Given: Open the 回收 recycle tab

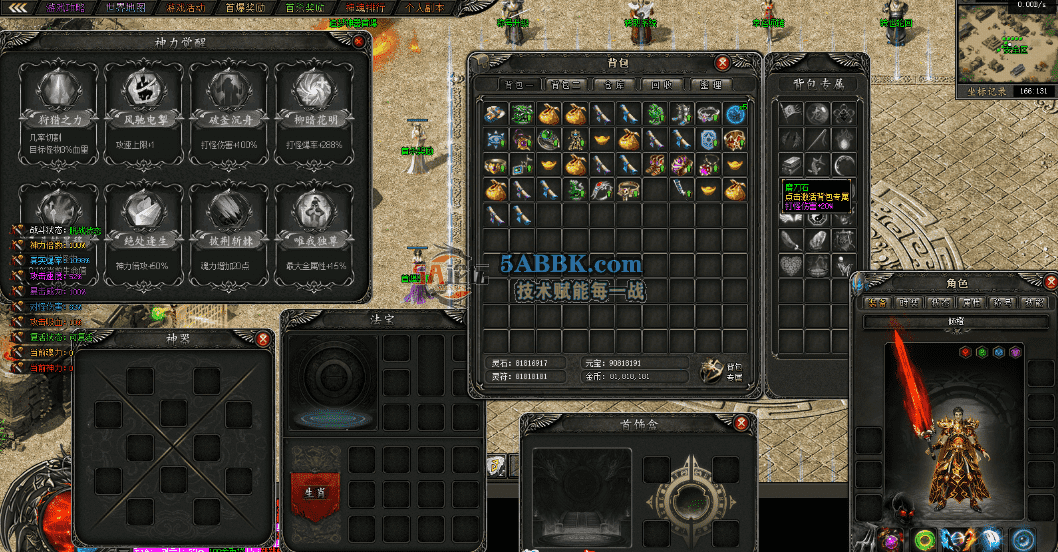Looking at the screenshot, I should [x=660, y=85].
